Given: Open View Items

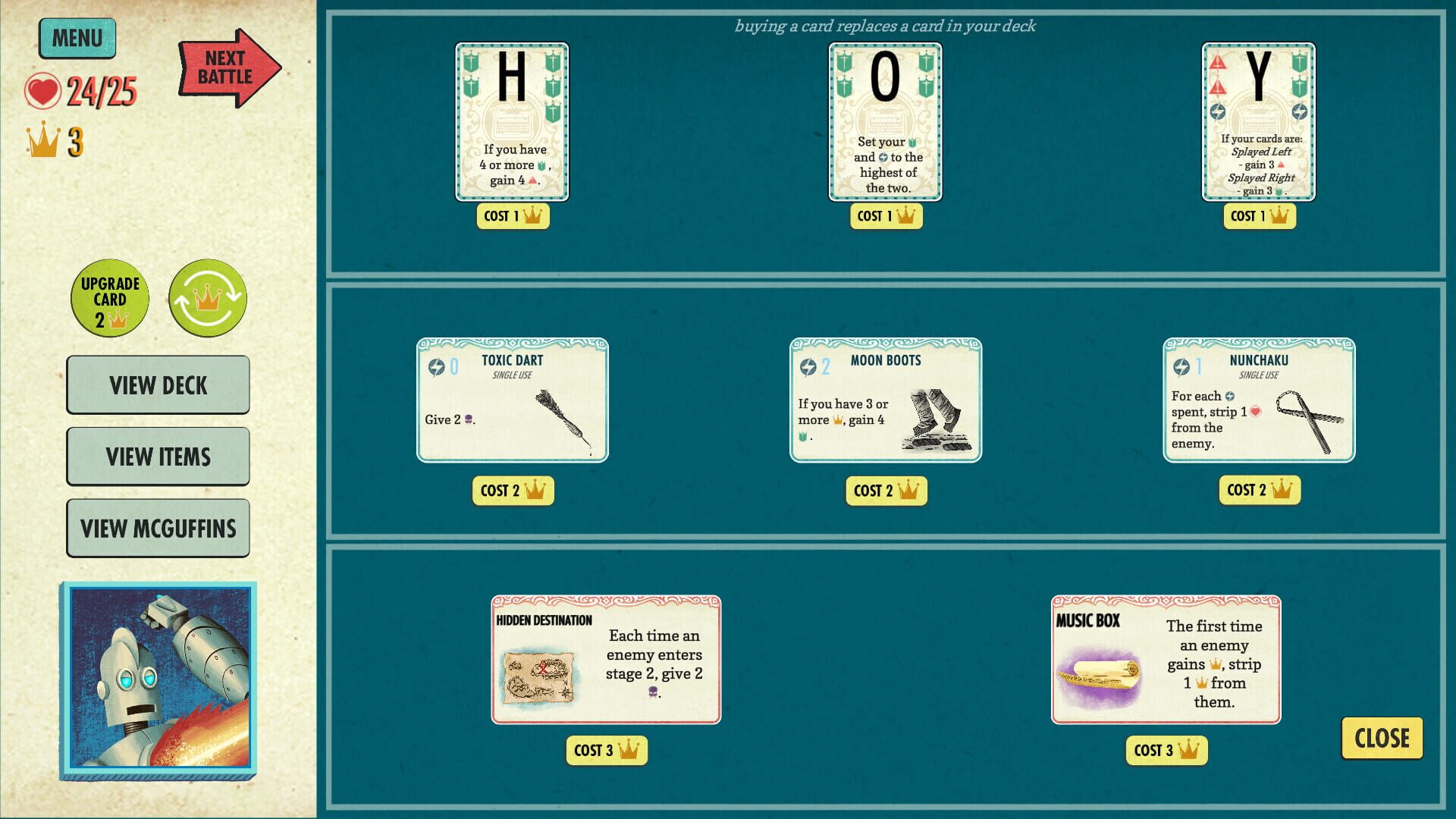Looking at the screenshot, I should pos(158,457).
